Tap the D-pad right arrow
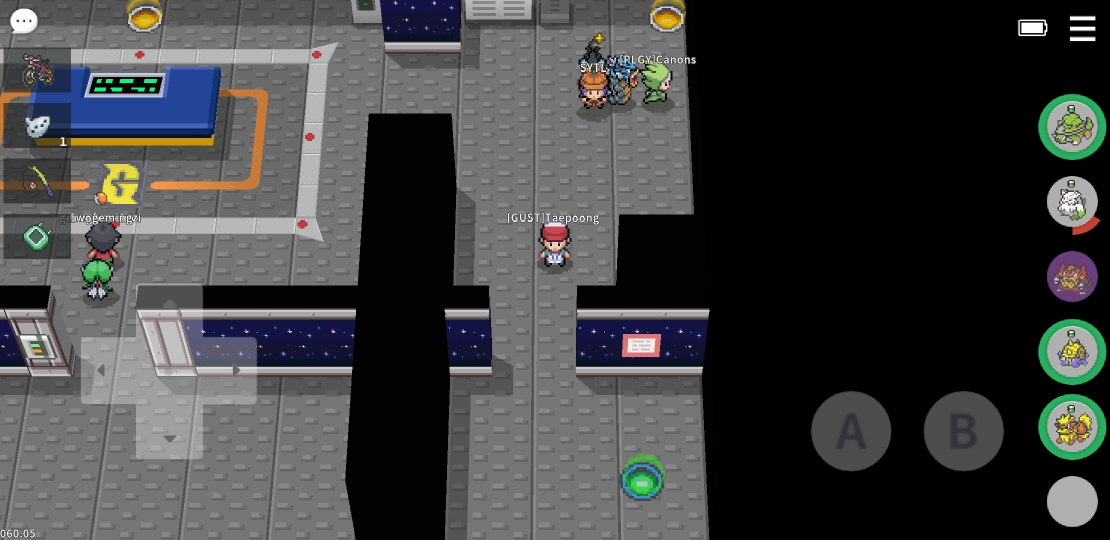Screen dimensions: 1110x540 (236, 371)
